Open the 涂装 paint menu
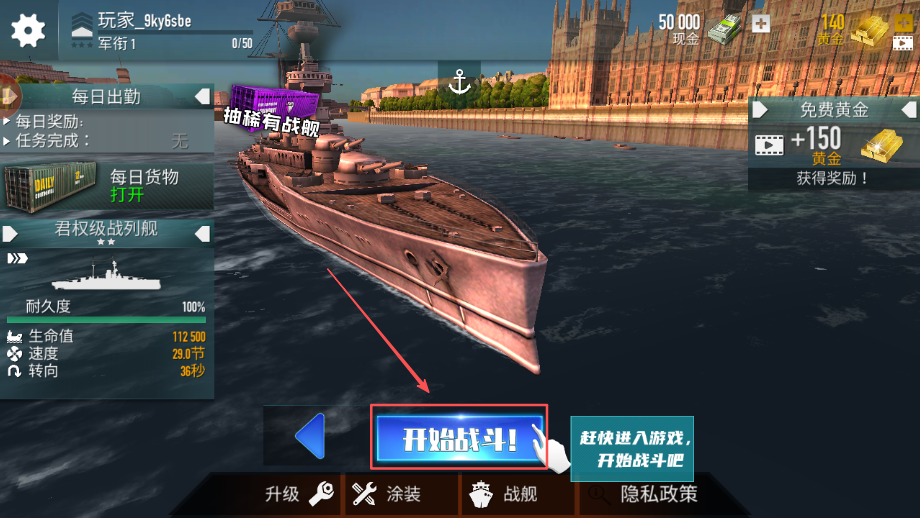The height and width of the screenshot is (518, 920). [x=387, y=494]
